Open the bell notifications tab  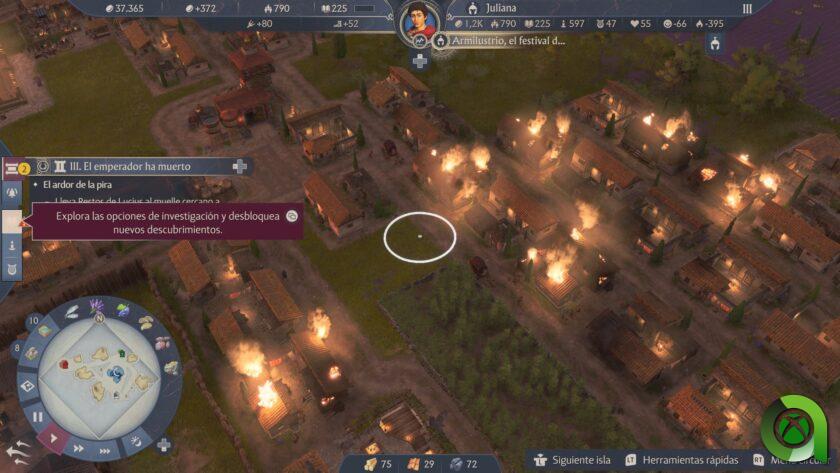tap(13, 192)
